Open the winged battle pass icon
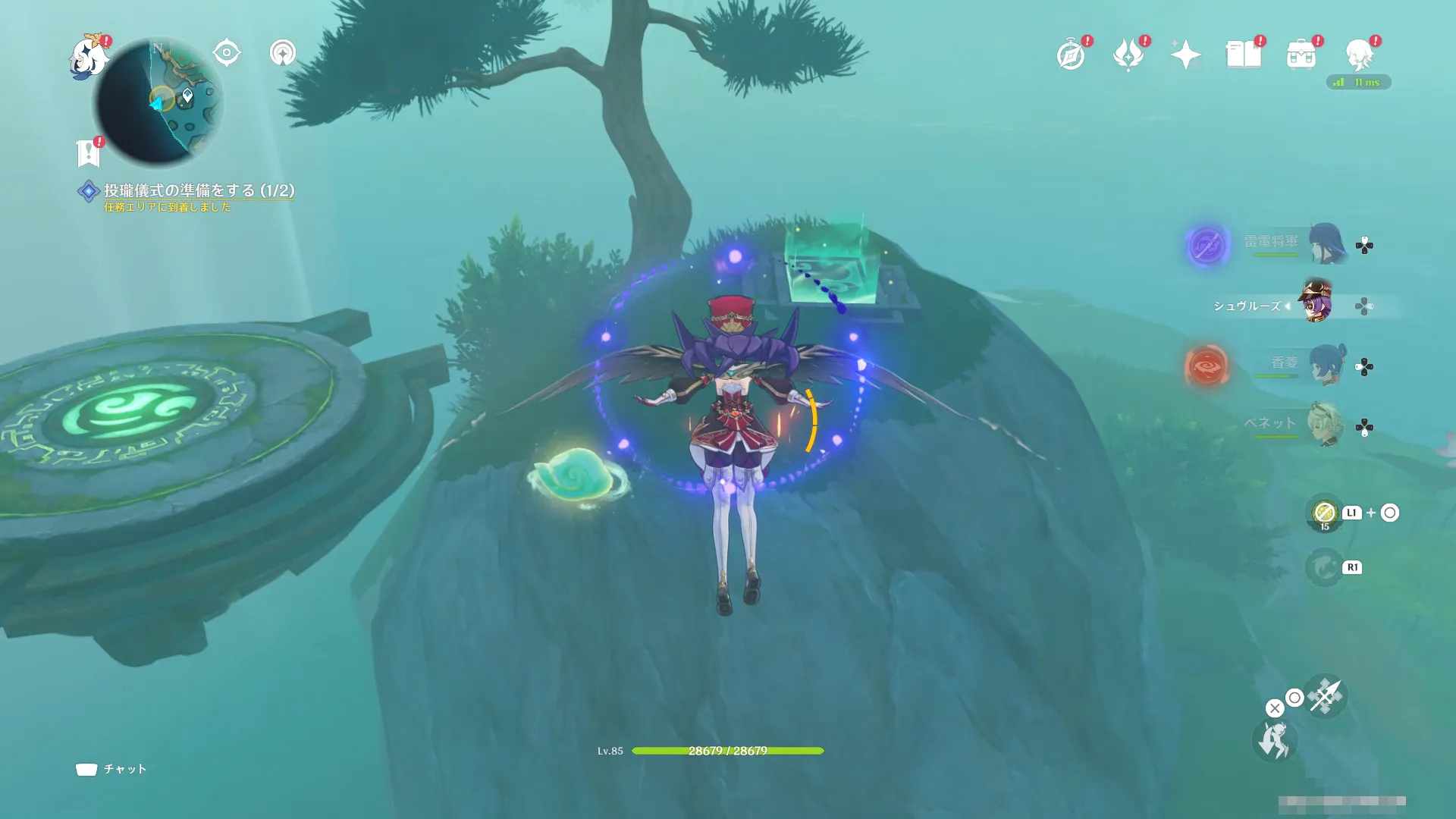The width and height of the screenshot is (1456, 819). click(1128, 55)
